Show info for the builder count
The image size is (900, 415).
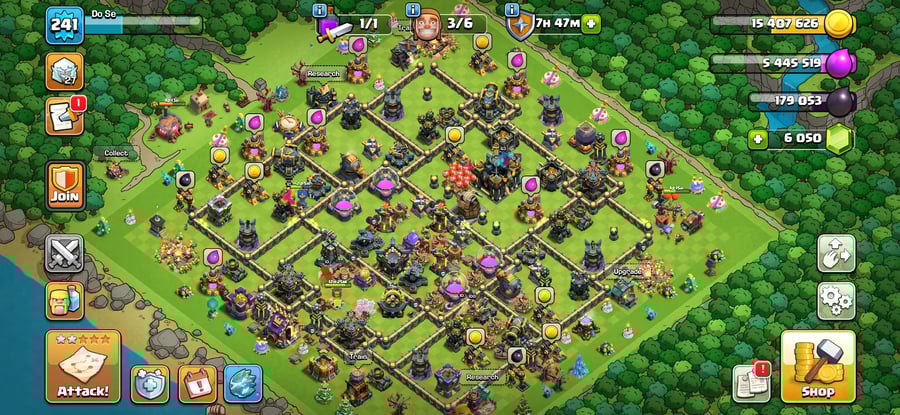(412, 10)
